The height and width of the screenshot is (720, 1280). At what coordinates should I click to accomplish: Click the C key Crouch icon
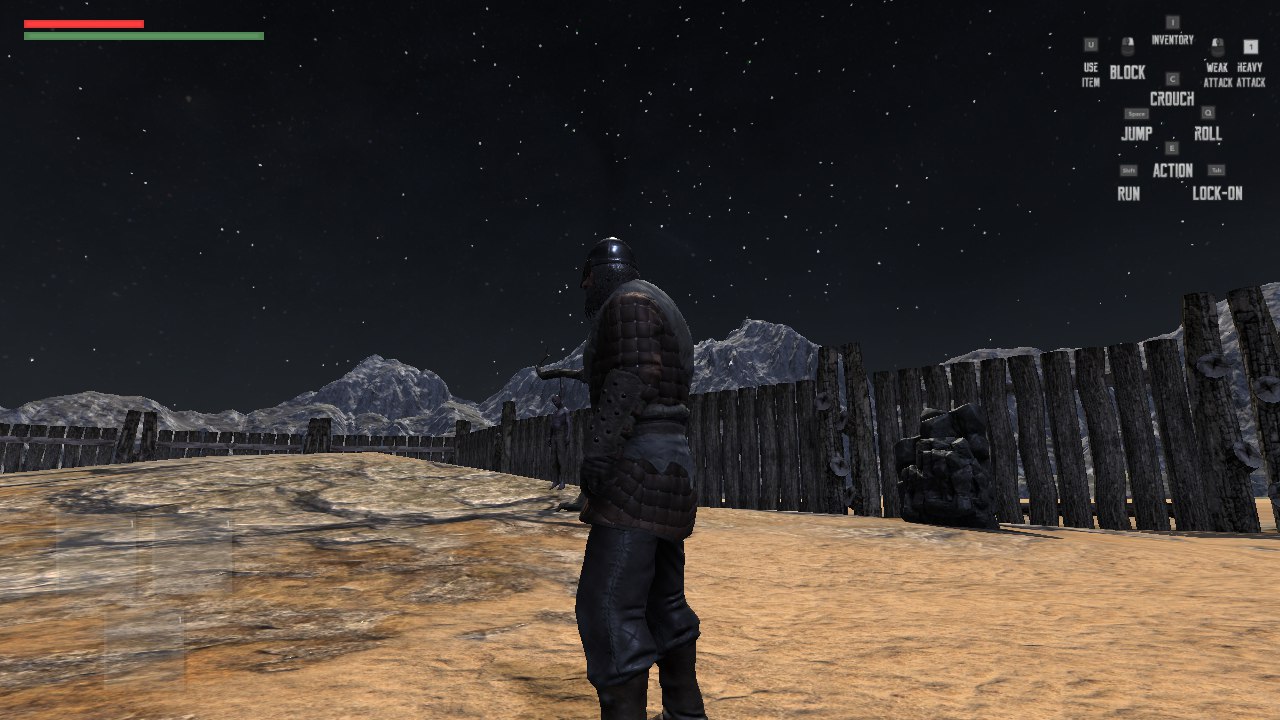1173,78
